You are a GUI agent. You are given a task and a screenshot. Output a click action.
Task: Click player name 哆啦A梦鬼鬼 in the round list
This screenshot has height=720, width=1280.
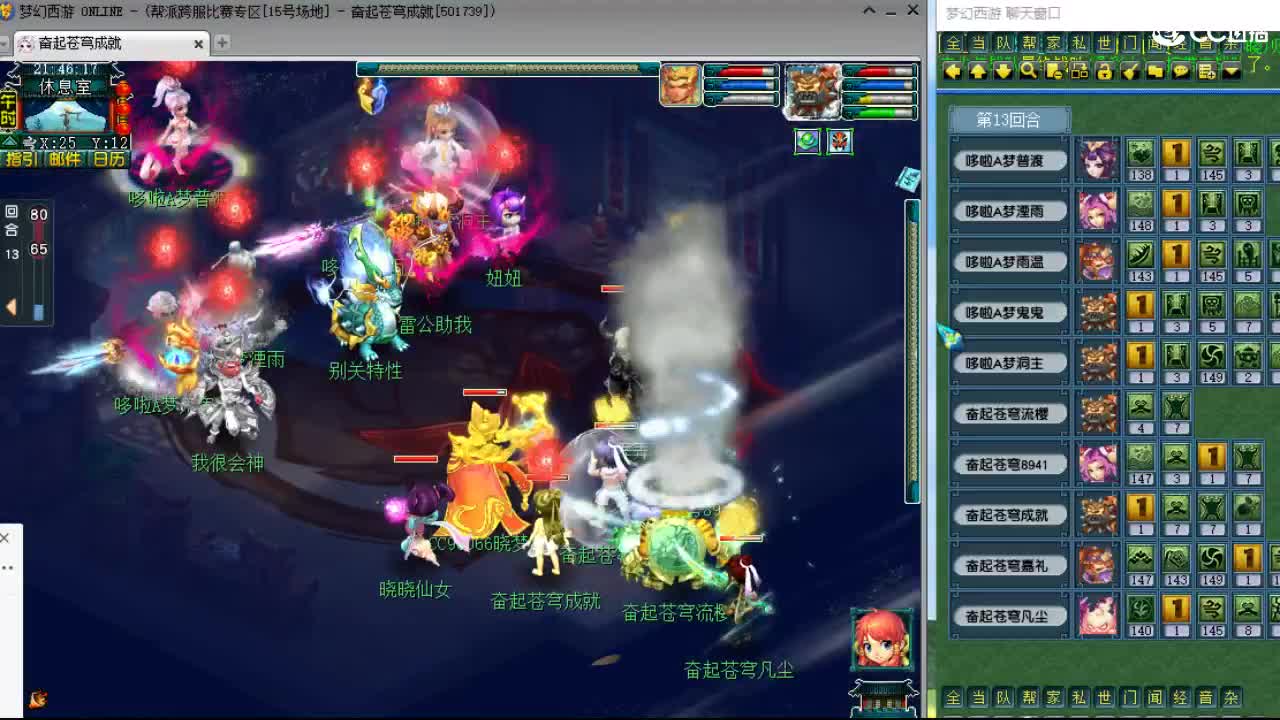pyautogui.click(x=1008, y=312)
